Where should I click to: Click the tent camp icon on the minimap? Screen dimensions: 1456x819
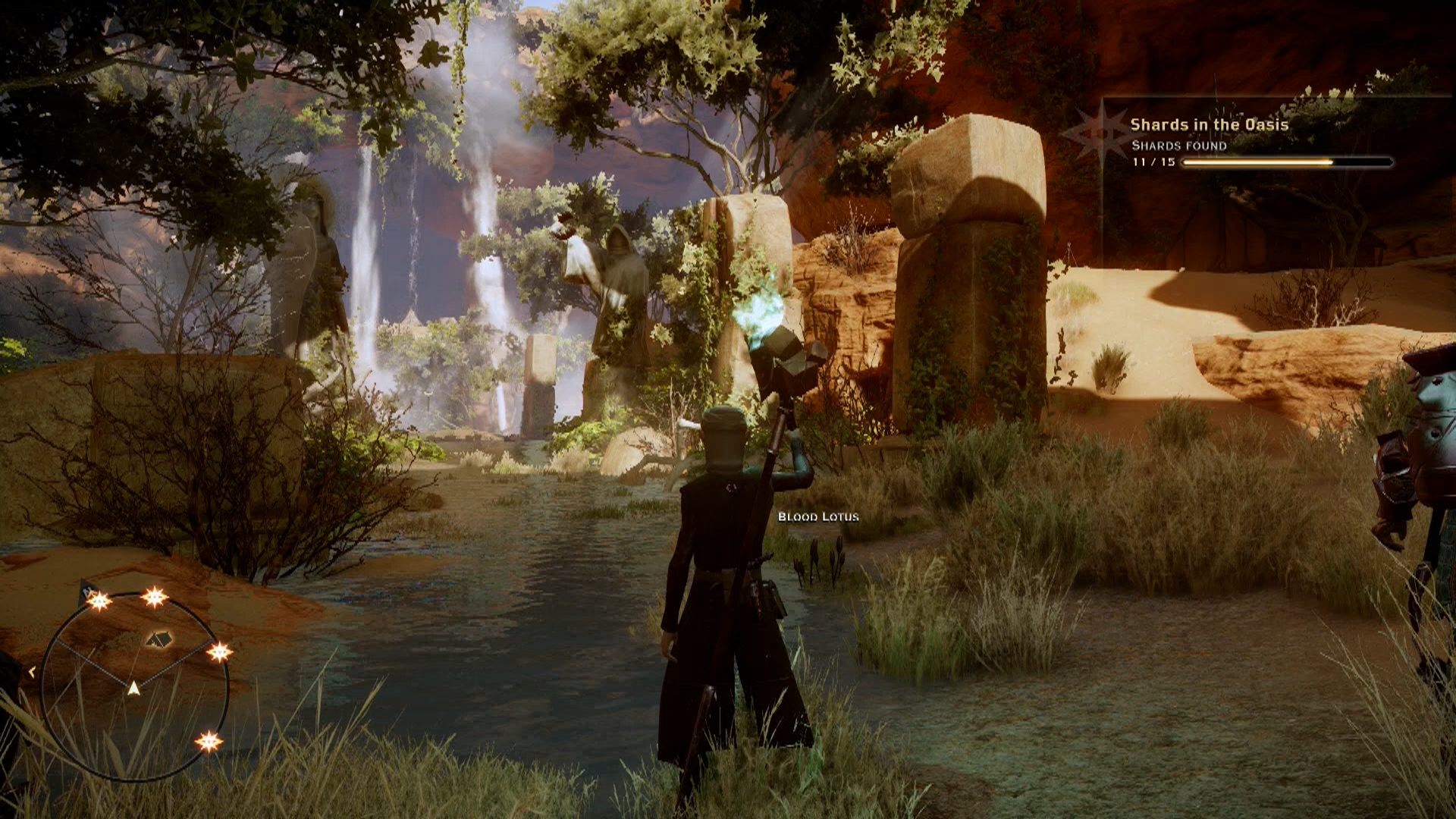point(158,639)
